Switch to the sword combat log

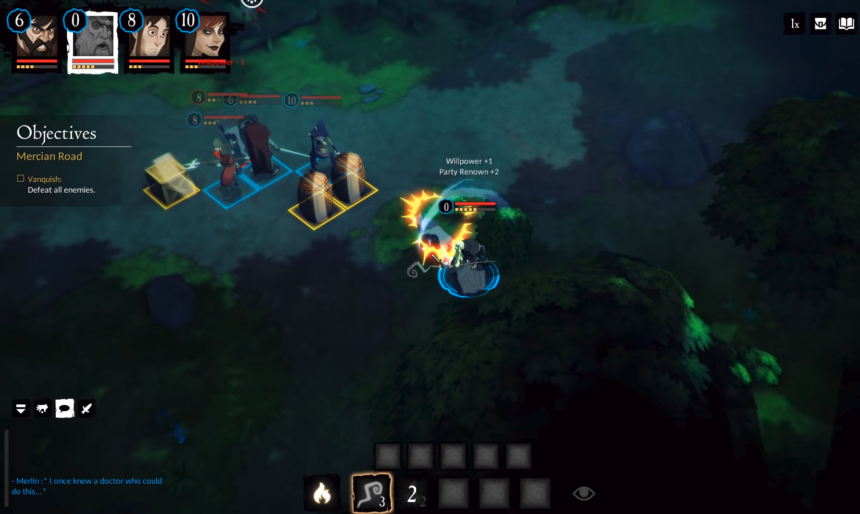(86, 408)
